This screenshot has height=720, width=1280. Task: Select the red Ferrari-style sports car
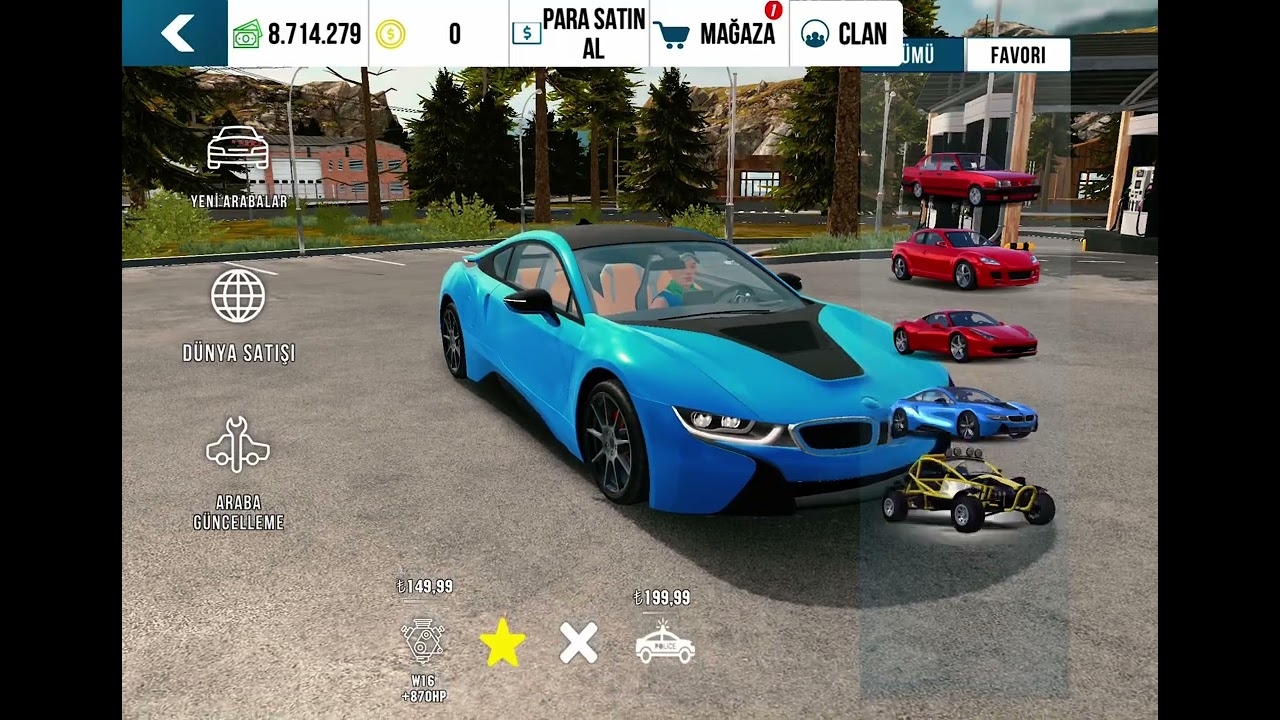tap(964, 335)
